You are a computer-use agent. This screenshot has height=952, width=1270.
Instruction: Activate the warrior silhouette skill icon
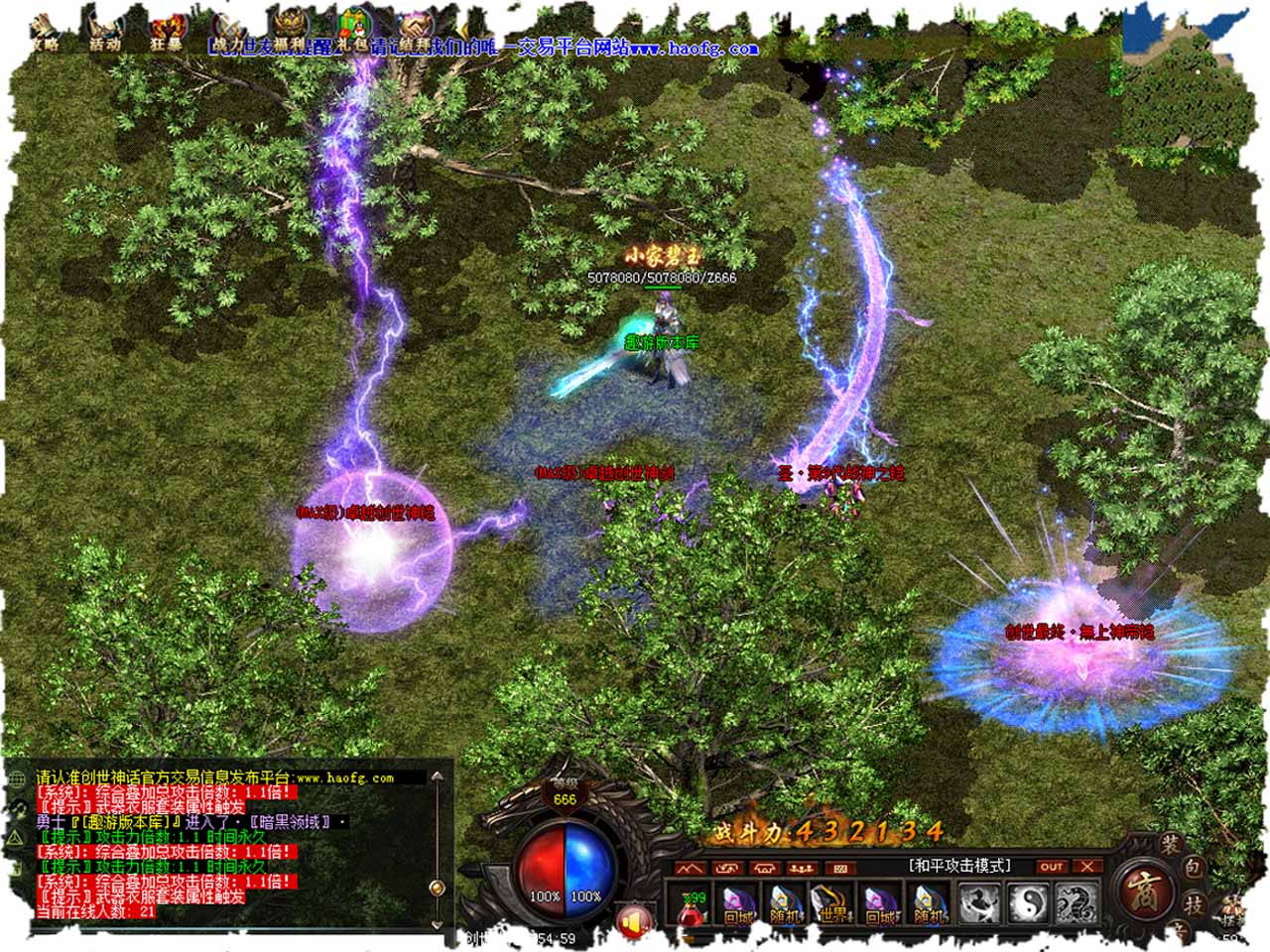pyautogui.click(x=978, y=902)
